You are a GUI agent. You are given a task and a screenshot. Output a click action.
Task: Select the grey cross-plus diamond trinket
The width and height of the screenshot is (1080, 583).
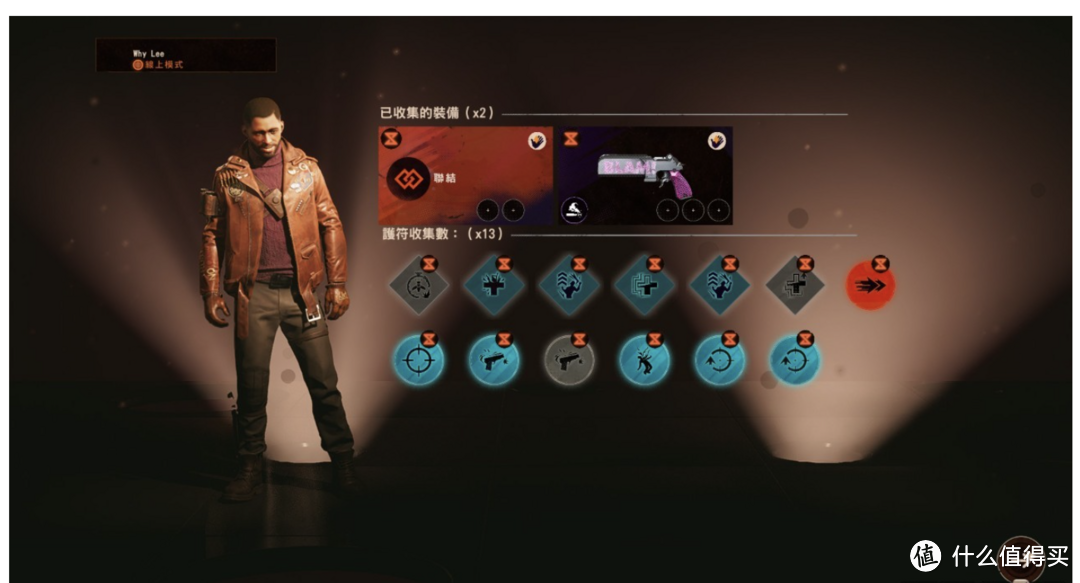click(x=795, y=286)
